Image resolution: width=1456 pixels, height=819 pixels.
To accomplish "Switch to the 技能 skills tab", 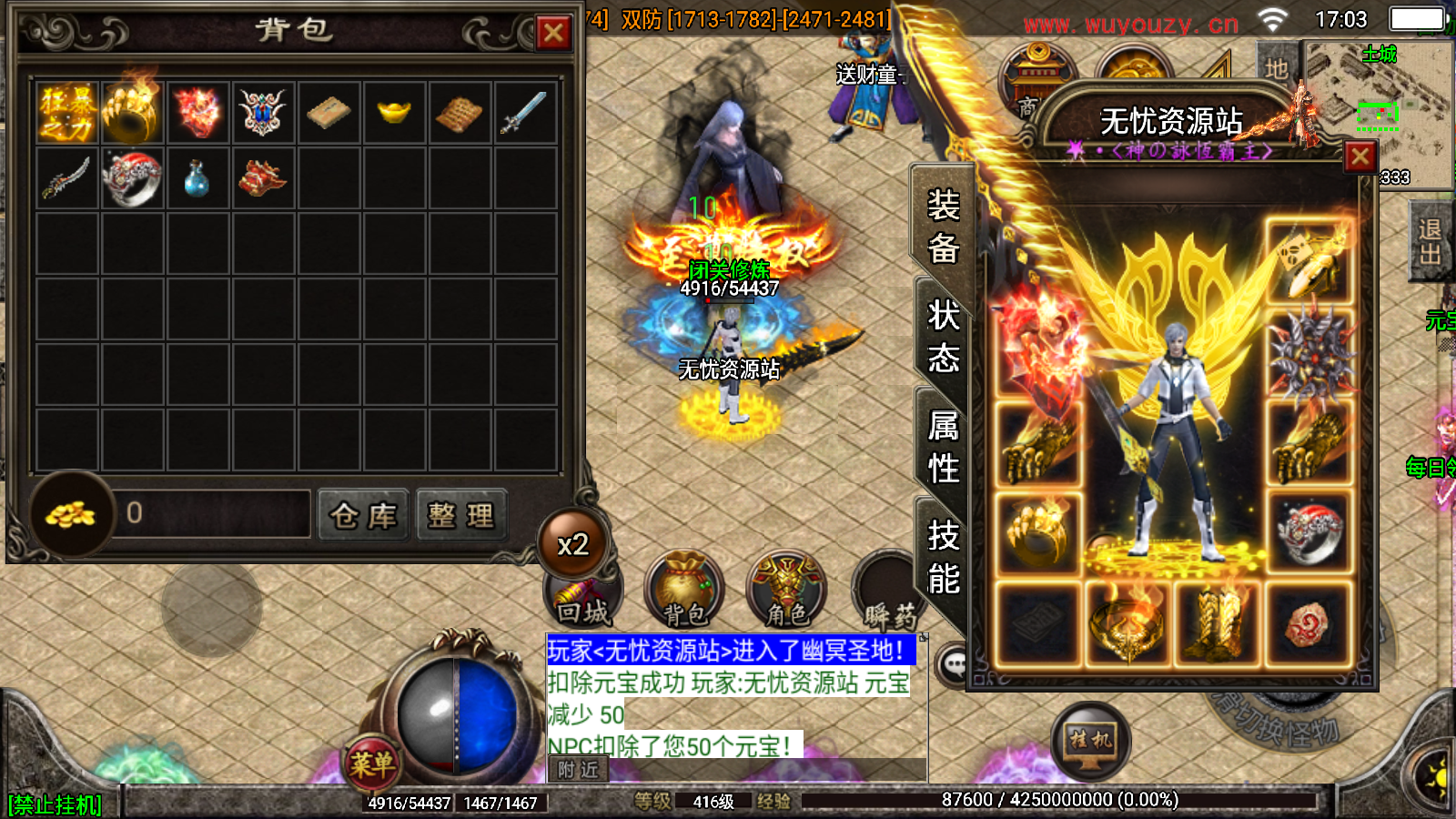I will coord(943,557).
